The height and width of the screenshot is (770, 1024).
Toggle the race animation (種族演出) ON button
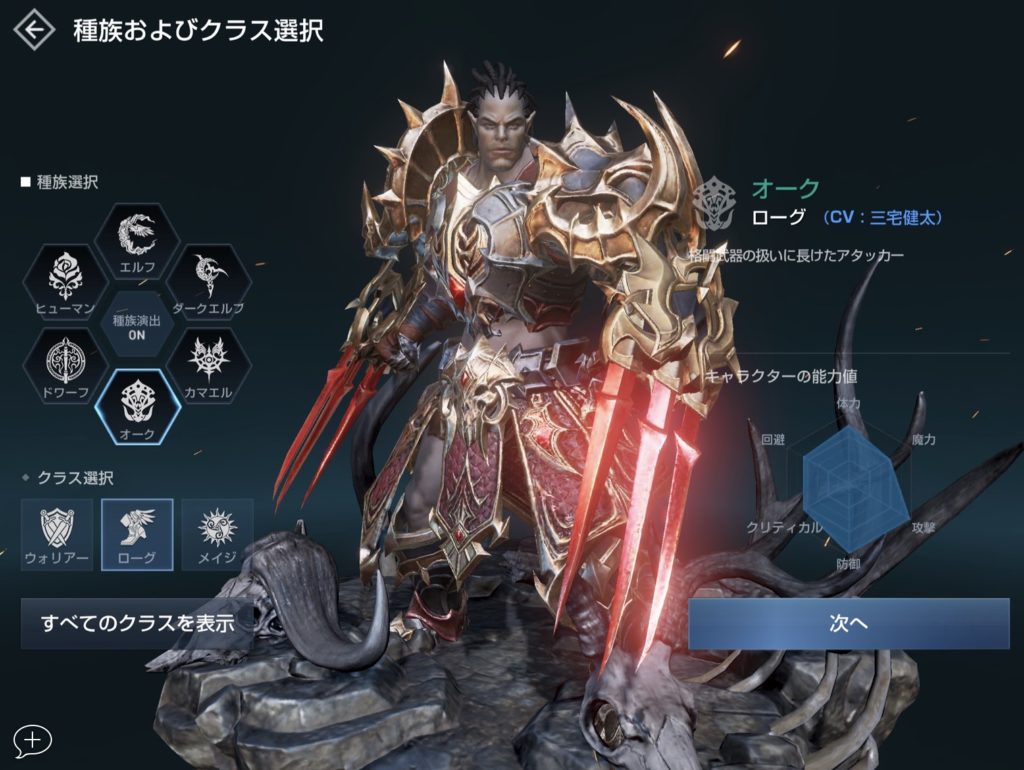pyautogui.click(x=137, y=327)
